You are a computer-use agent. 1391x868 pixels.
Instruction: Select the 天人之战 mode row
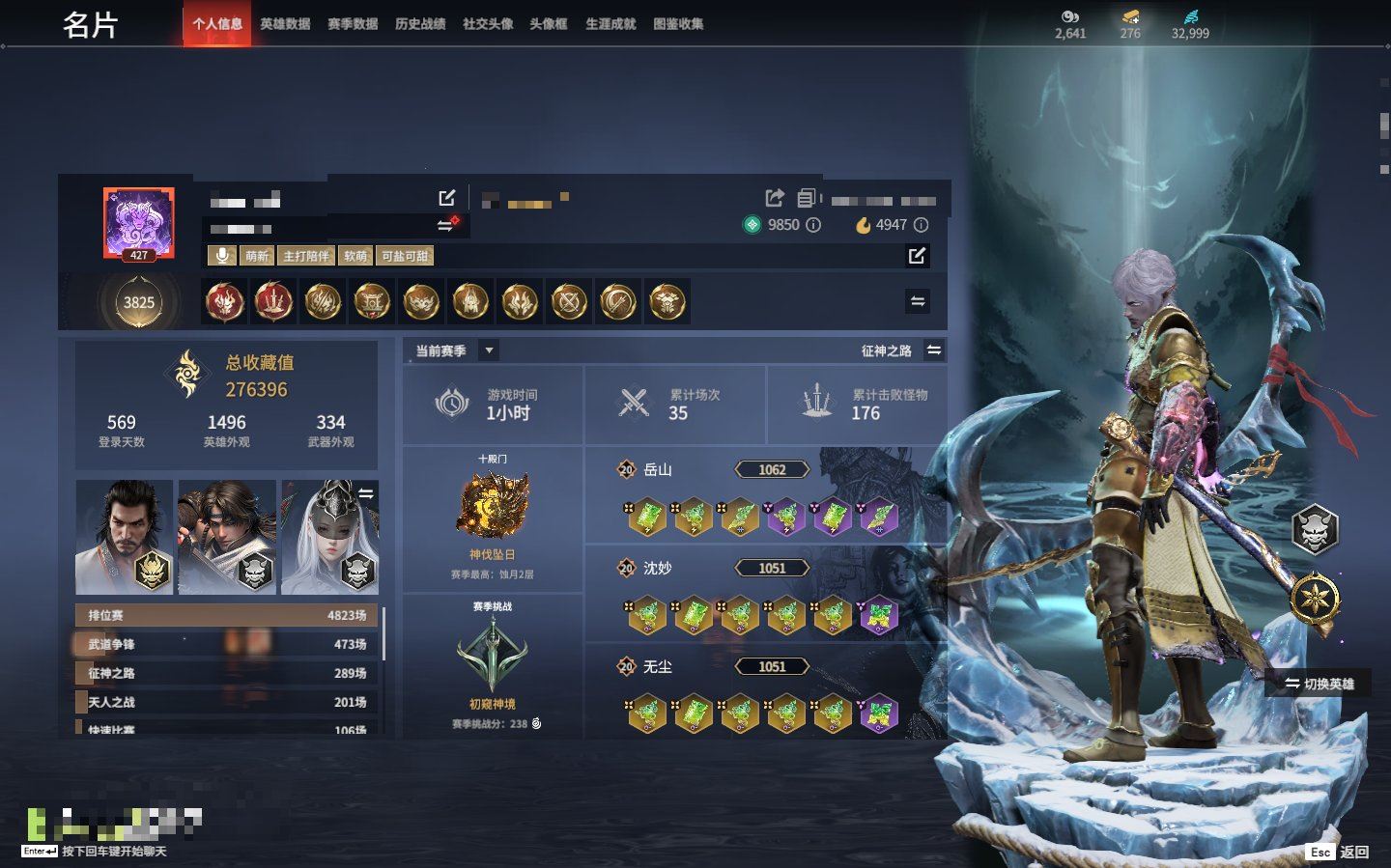[x=227, y=702]
